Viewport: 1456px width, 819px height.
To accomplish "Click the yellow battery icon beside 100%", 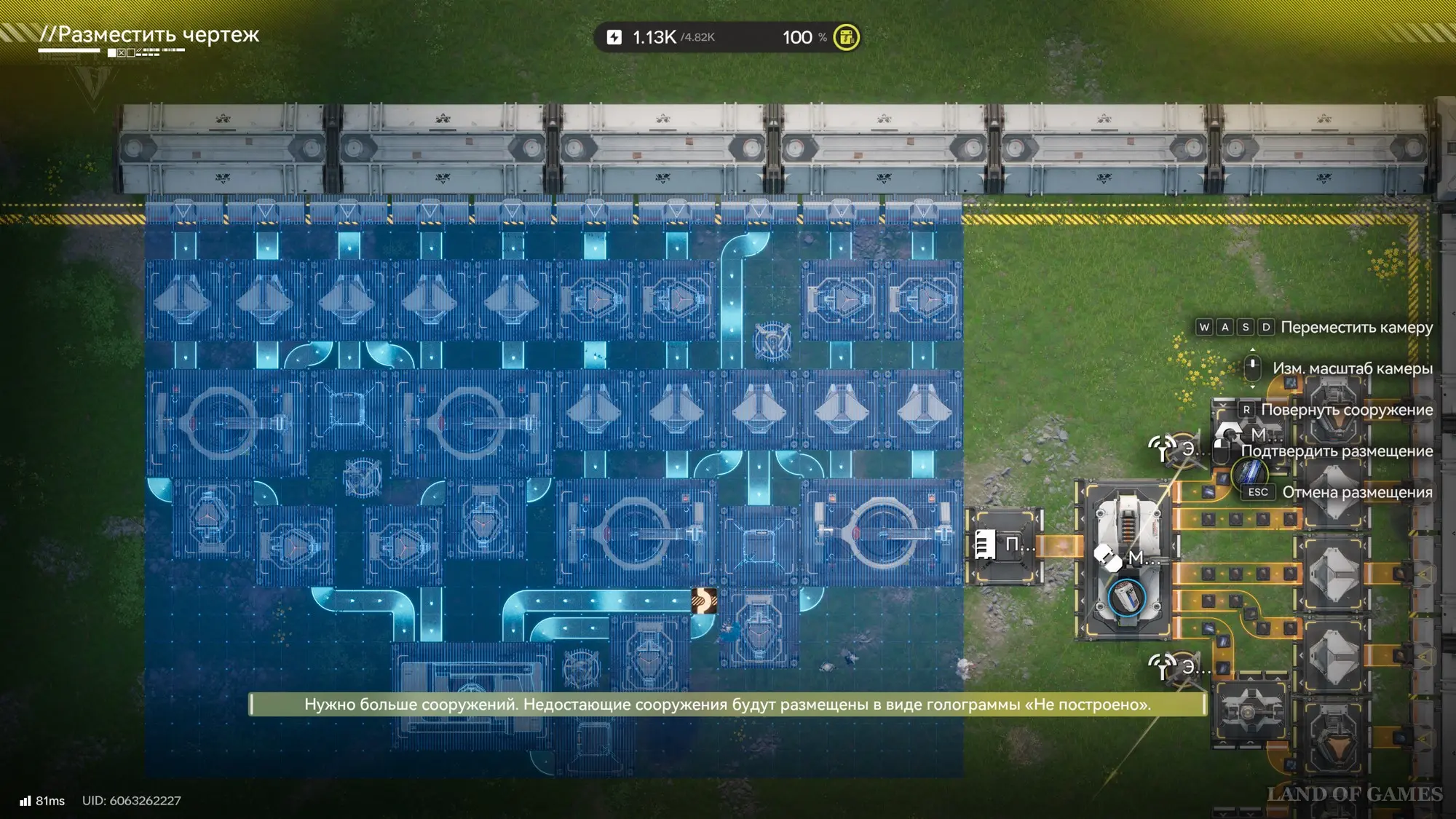I will point(846,37).
